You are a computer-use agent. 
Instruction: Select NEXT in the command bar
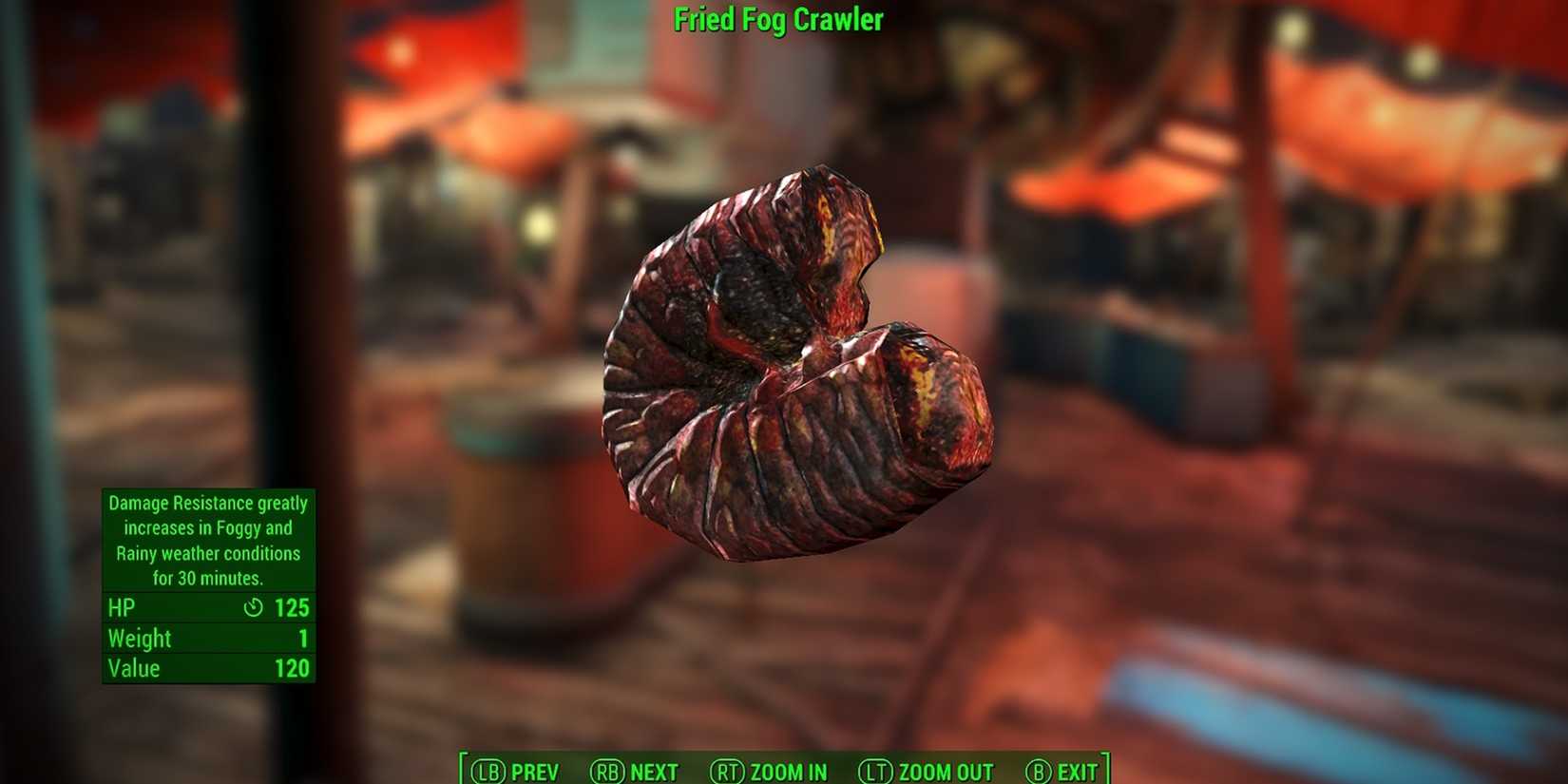point(654,772)
